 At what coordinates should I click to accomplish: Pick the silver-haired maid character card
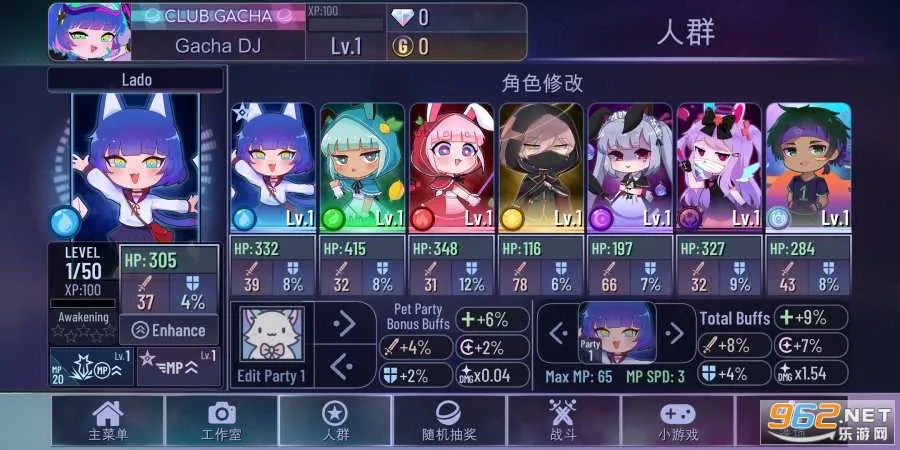(629, 167)
